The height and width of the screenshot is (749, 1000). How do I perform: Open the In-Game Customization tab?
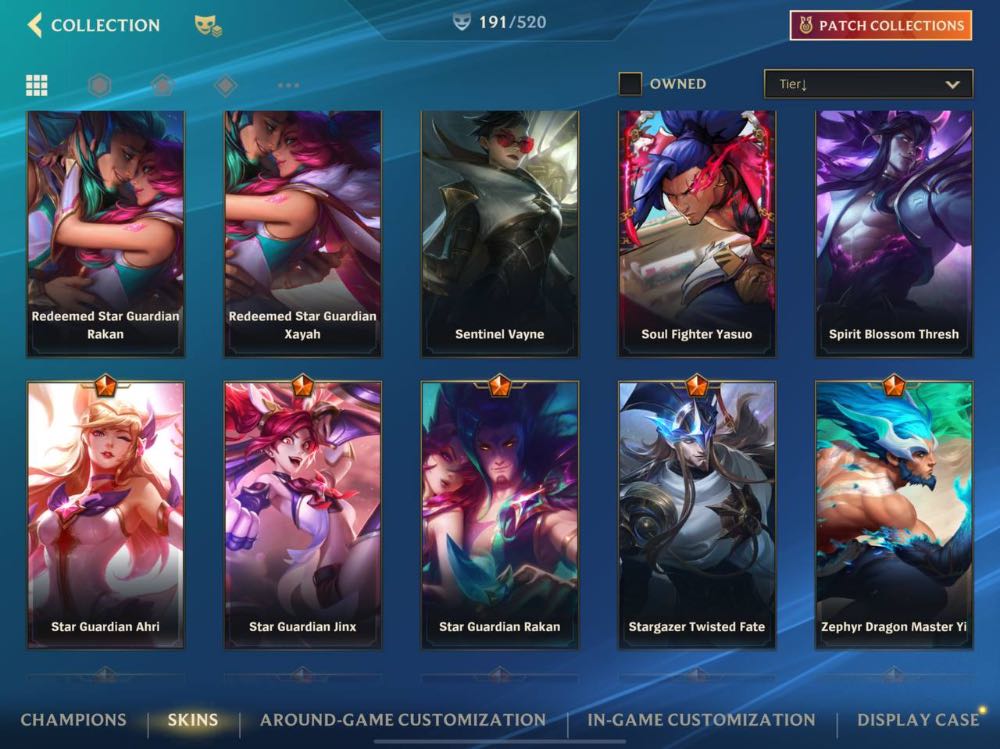[701, 720]
